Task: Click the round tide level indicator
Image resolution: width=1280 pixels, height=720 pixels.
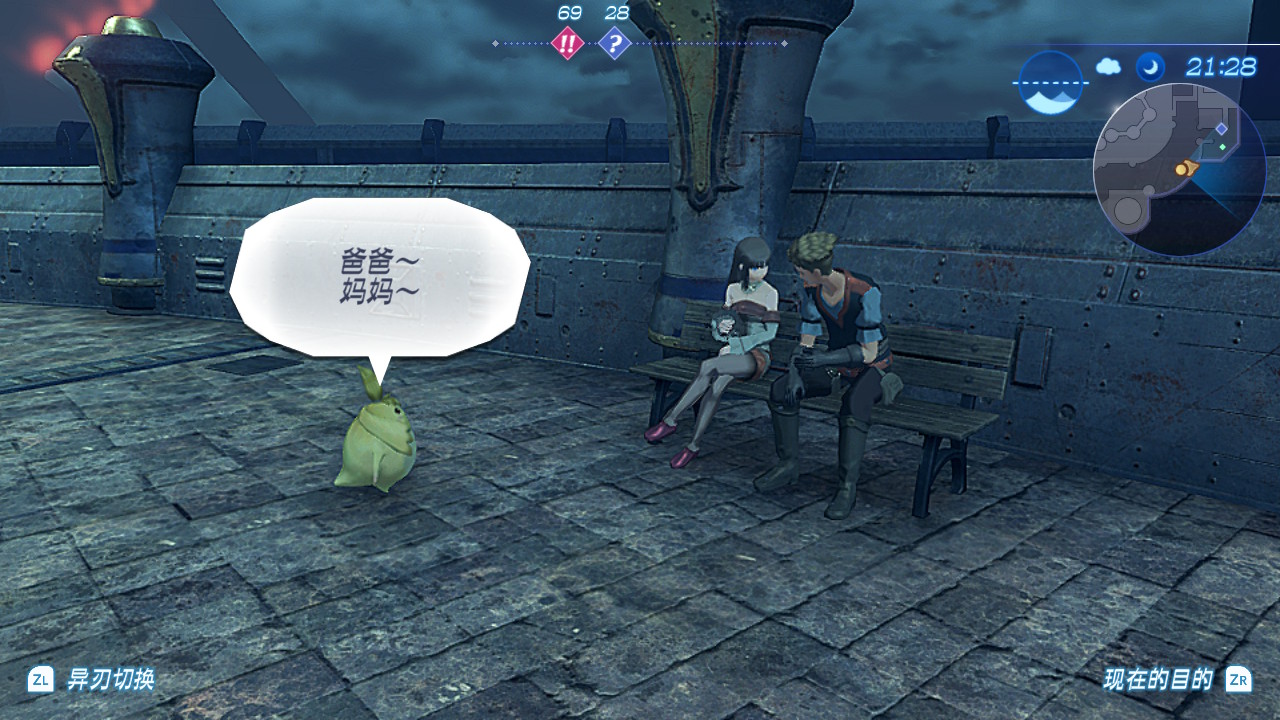Action: coord(1050,83)
